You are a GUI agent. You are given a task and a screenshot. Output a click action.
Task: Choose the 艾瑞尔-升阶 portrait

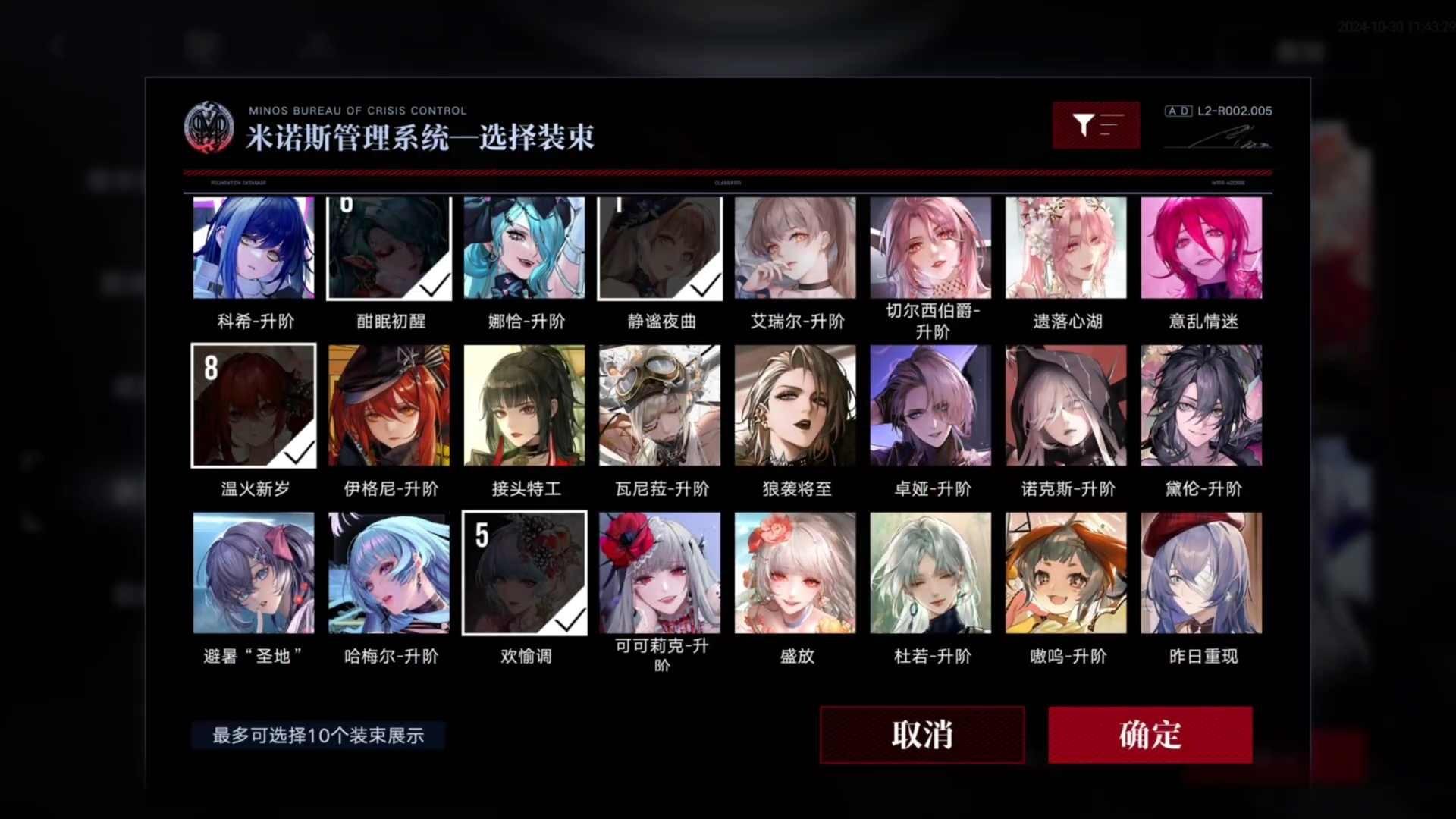click(795, 247)
